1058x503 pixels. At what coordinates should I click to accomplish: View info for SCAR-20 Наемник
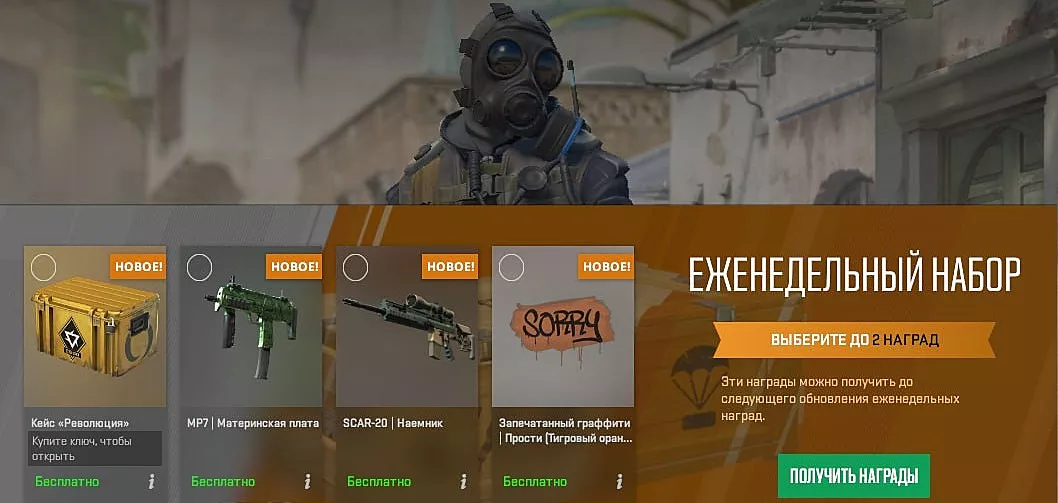coord(464,481)
